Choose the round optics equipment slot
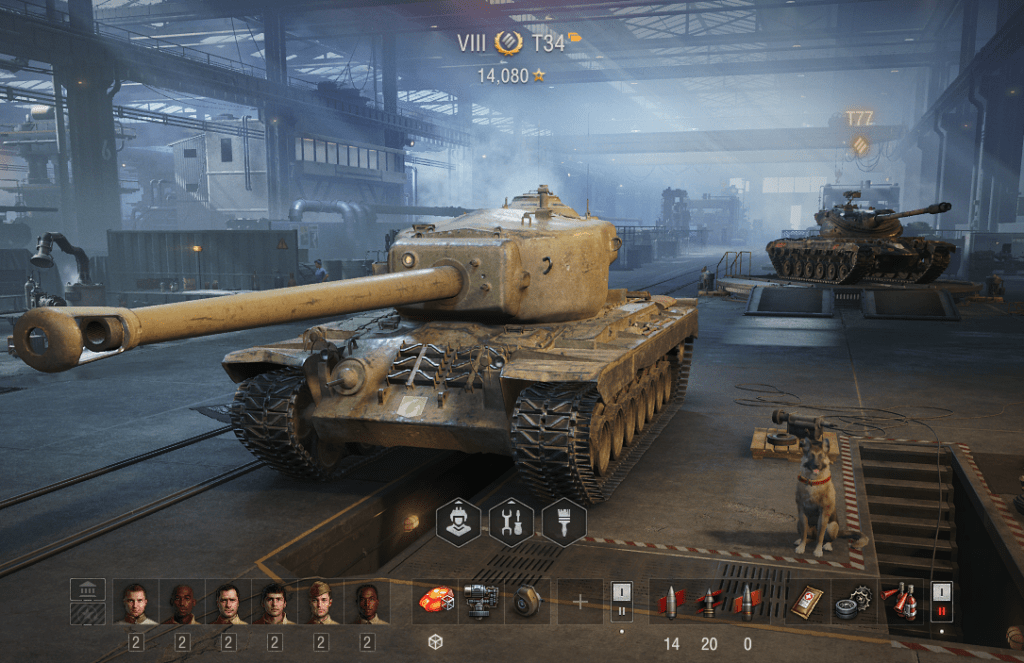 click(x=527, y=601)
